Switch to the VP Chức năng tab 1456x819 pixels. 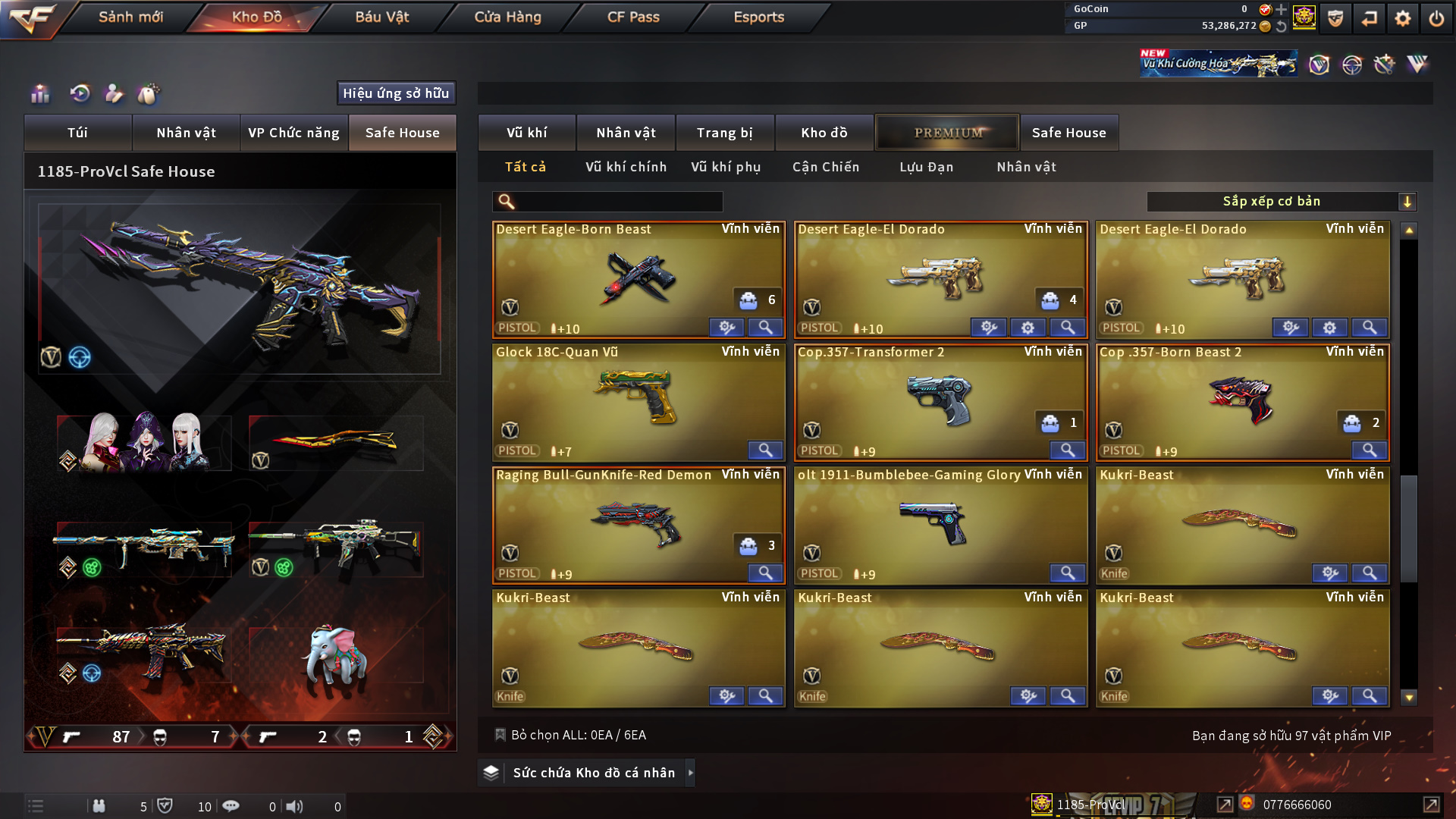coord(293,133)
